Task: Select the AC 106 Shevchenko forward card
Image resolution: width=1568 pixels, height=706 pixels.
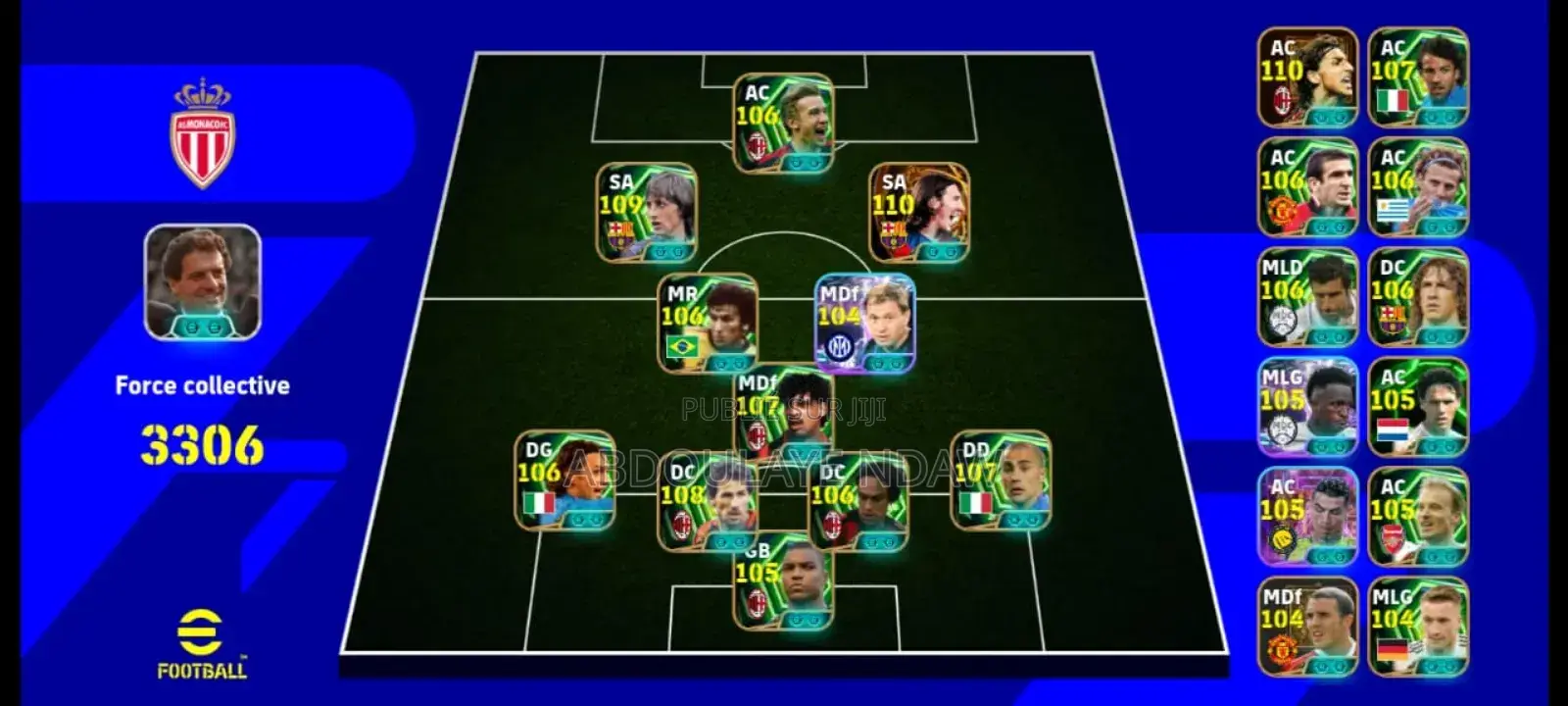Action: [x=784, y=123]
